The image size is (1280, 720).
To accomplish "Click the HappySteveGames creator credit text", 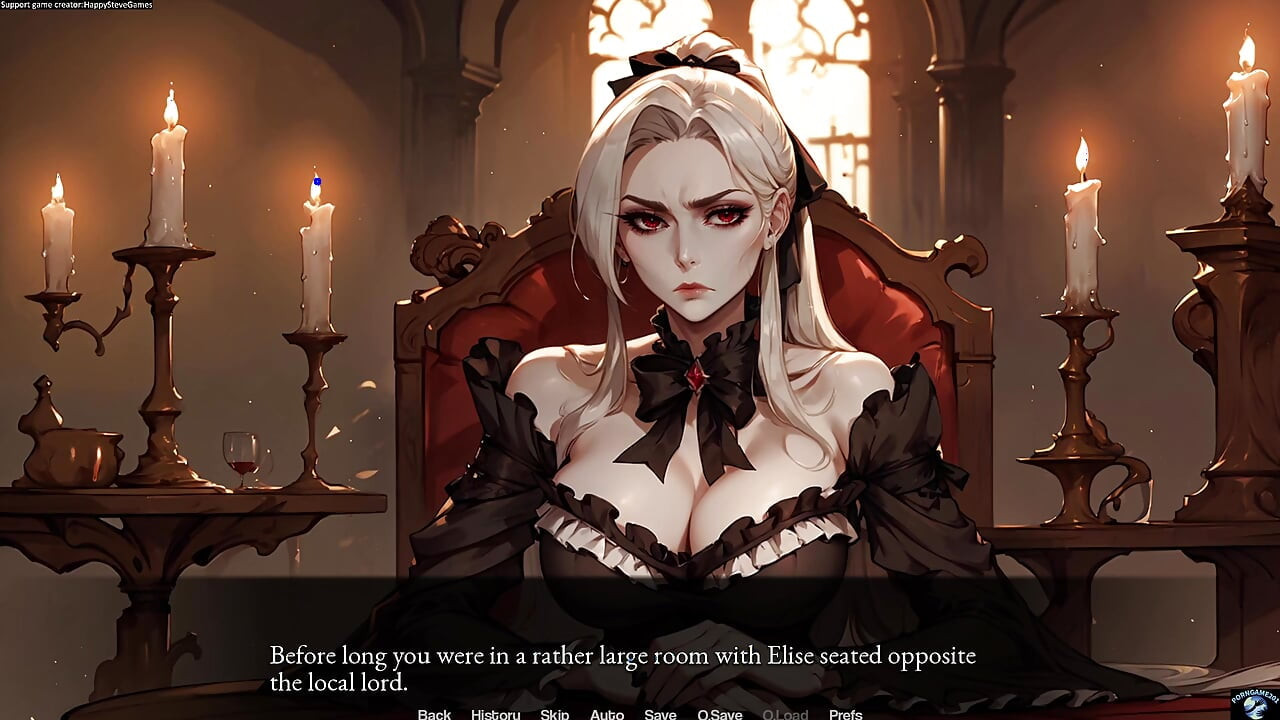I will (x=75, y=4).
